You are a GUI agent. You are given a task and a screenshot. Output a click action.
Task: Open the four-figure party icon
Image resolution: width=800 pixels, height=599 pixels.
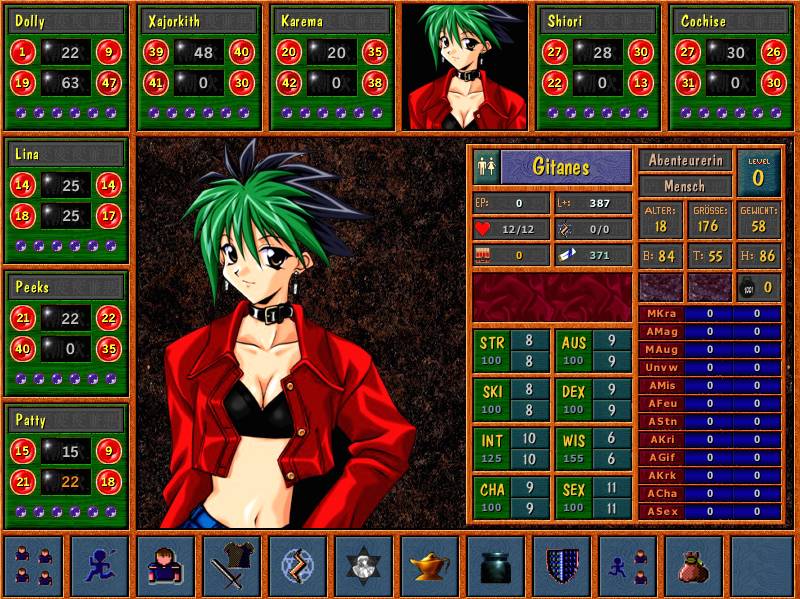pyautogui.click(x=34, y=566)
